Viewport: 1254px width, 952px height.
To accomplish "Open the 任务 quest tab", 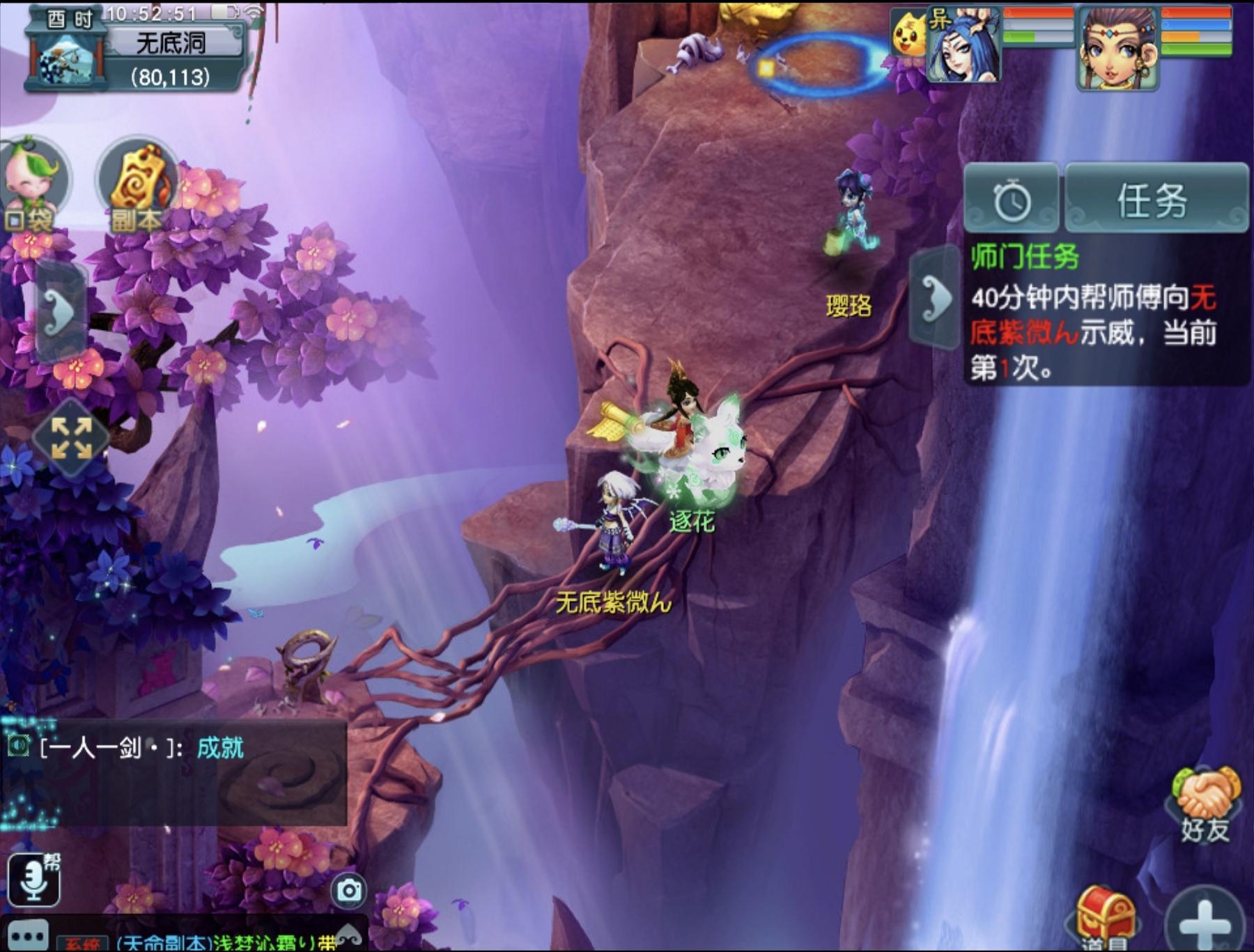I will pyautogui.click(x=1155, y=200).
